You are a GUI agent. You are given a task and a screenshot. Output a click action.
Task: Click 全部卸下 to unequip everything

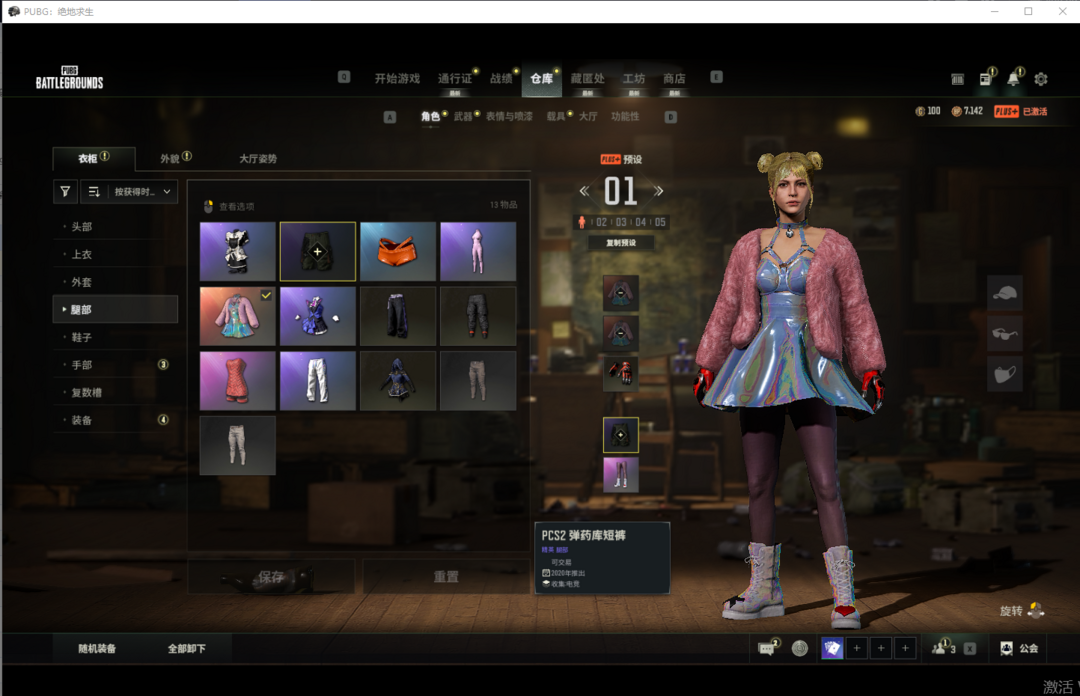pos(187,649)
